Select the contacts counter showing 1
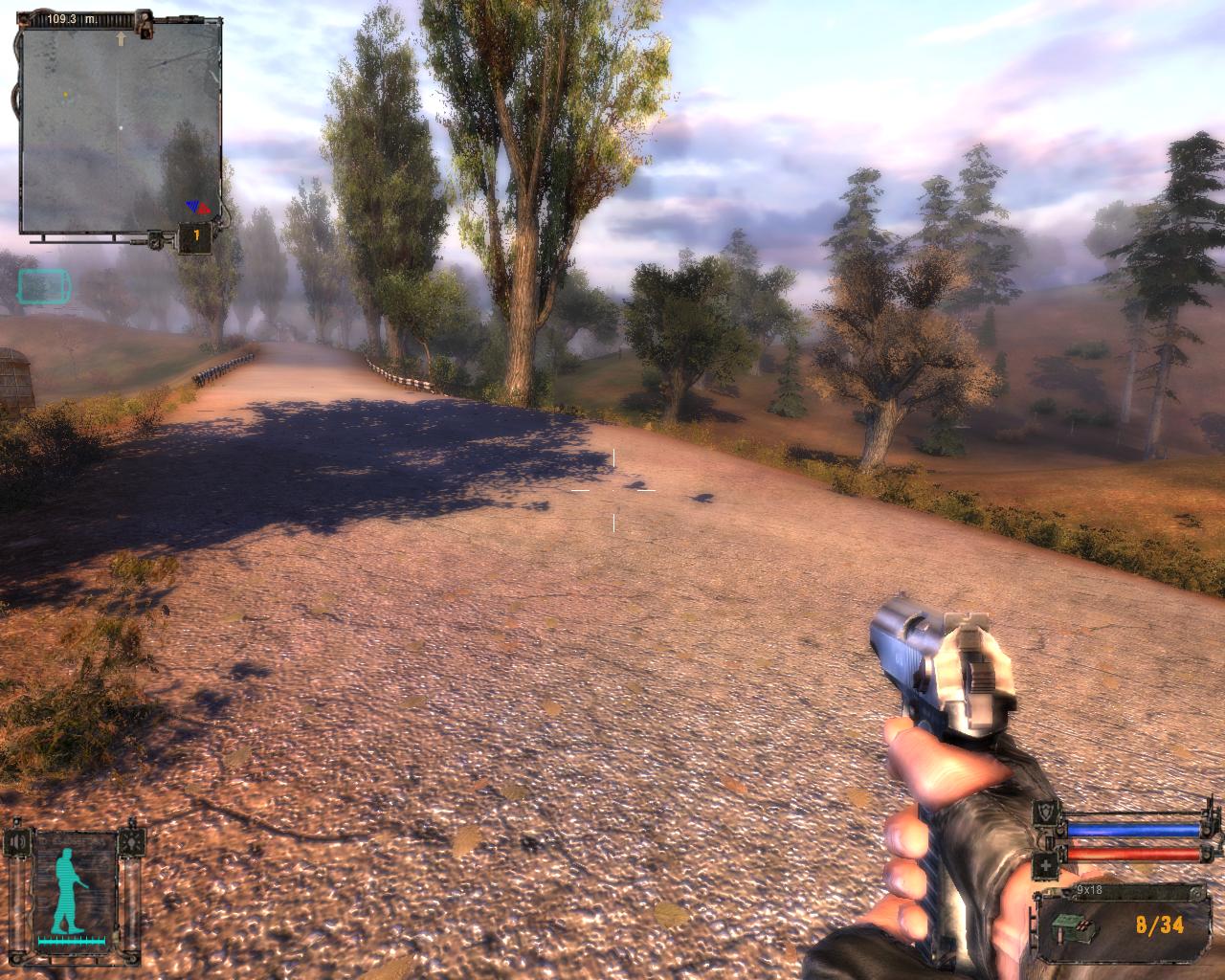Viewport: 1225px width, 980px height. 196,236
